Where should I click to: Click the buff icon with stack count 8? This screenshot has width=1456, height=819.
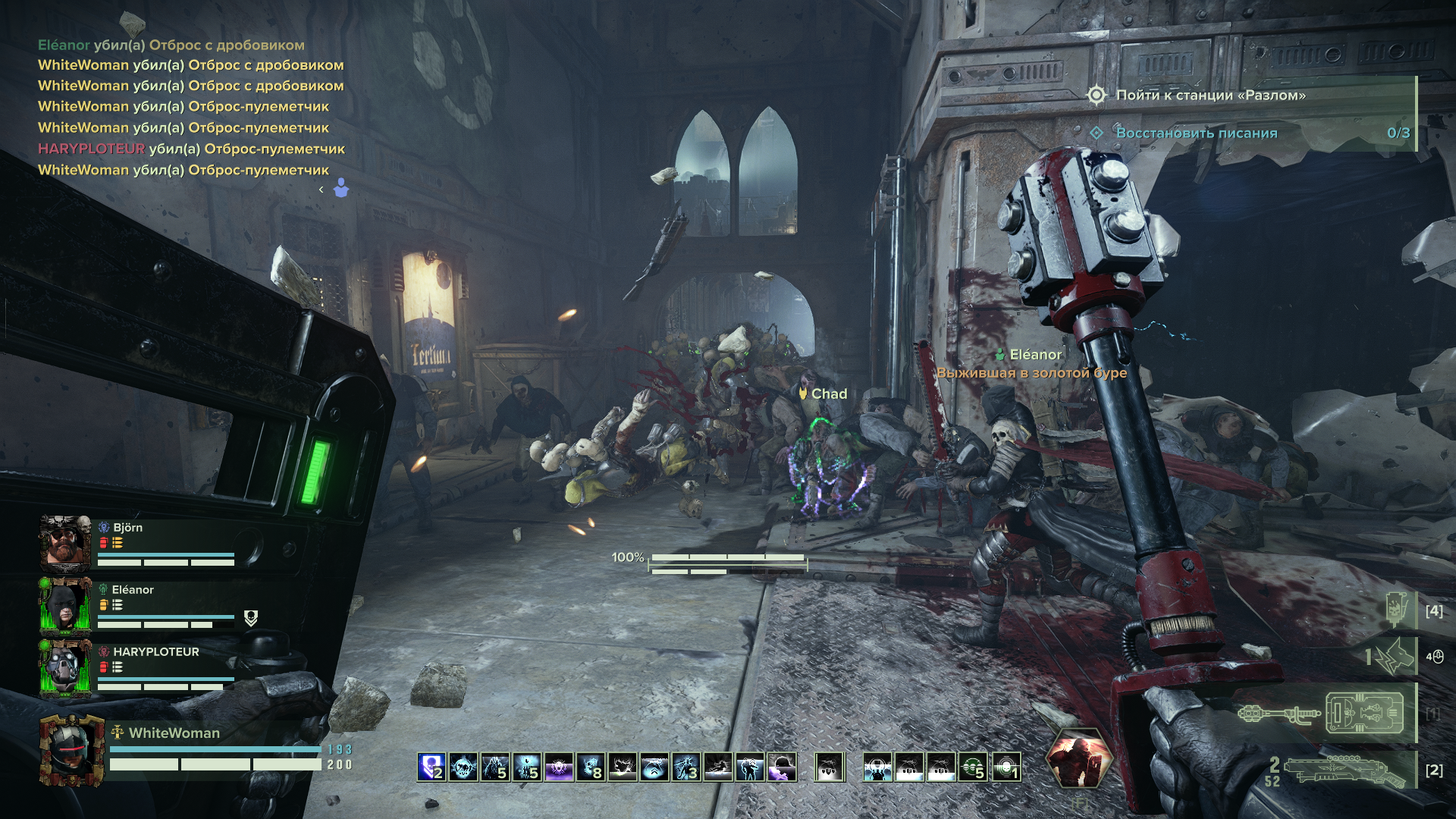click(x=591, y=767)
